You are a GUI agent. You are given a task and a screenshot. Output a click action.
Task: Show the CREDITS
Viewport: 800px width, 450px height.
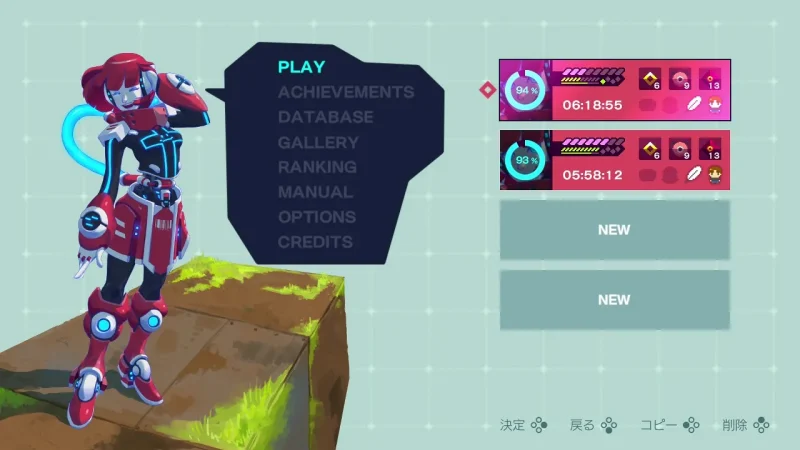click(315, 242)
